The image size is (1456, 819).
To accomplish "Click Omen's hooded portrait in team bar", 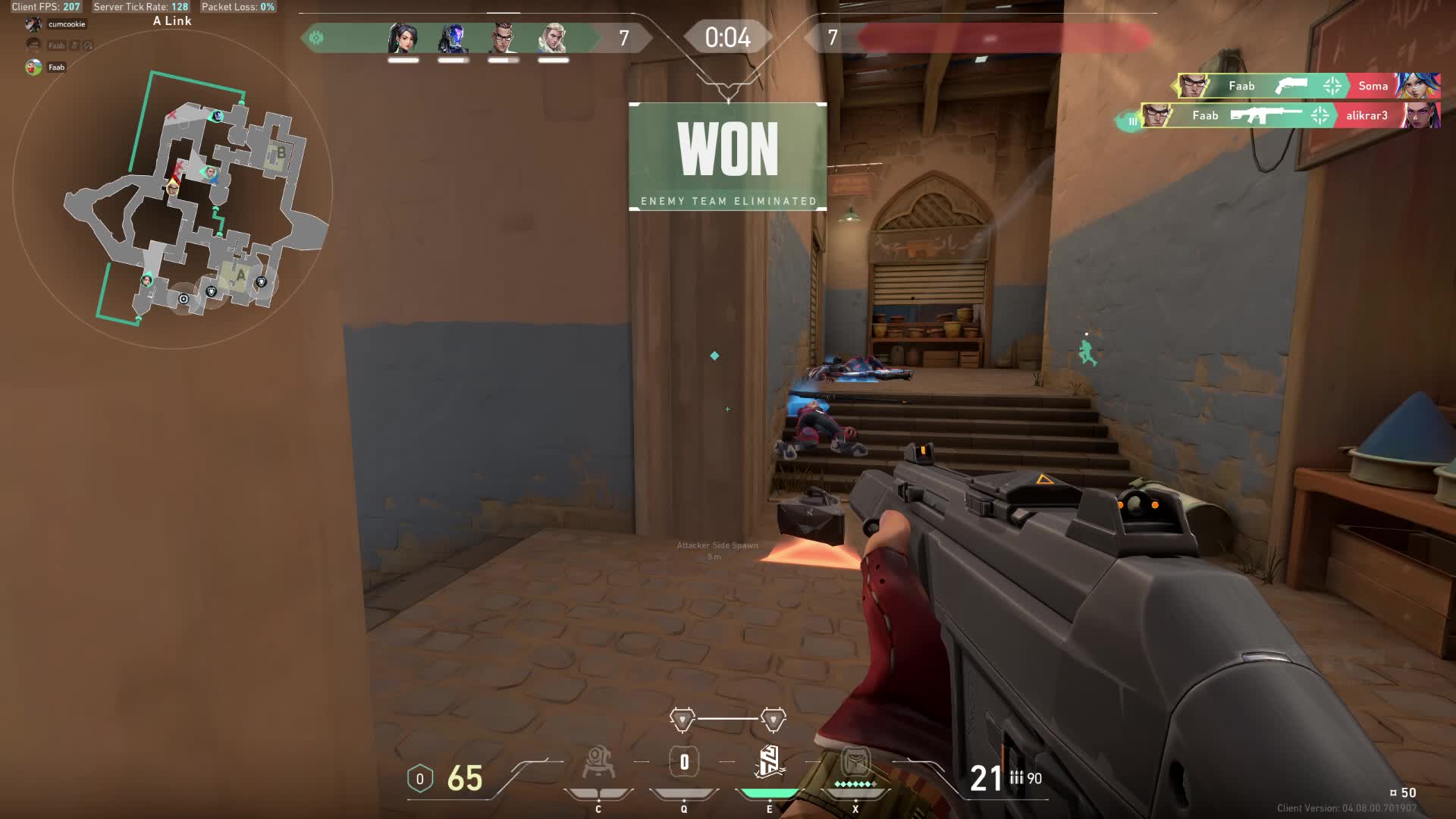I will point(453,38).
